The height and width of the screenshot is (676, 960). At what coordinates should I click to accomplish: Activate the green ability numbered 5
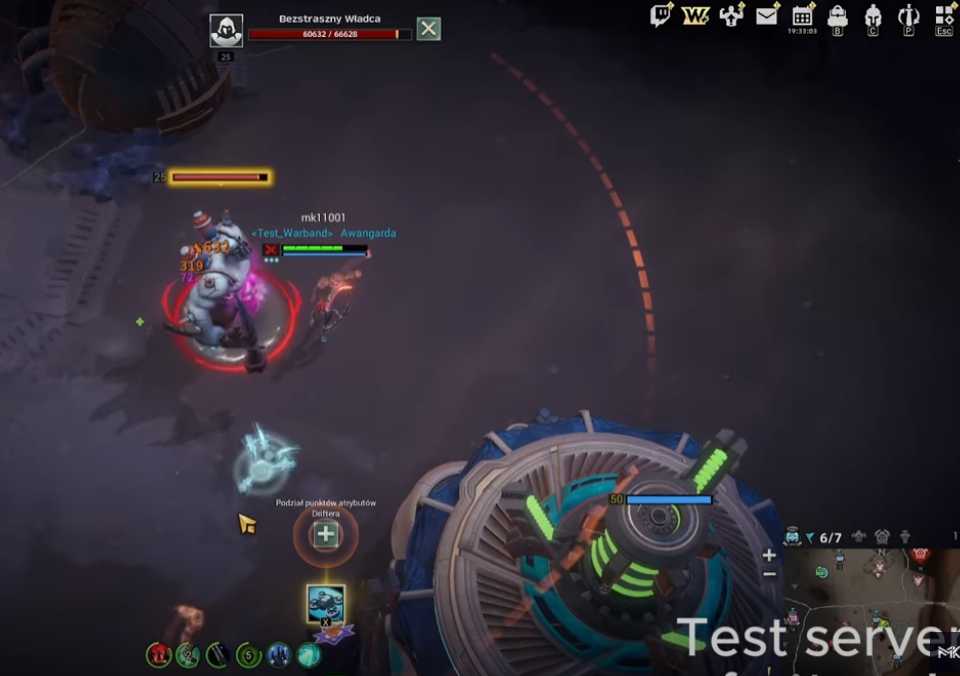(x=249, y=656)
